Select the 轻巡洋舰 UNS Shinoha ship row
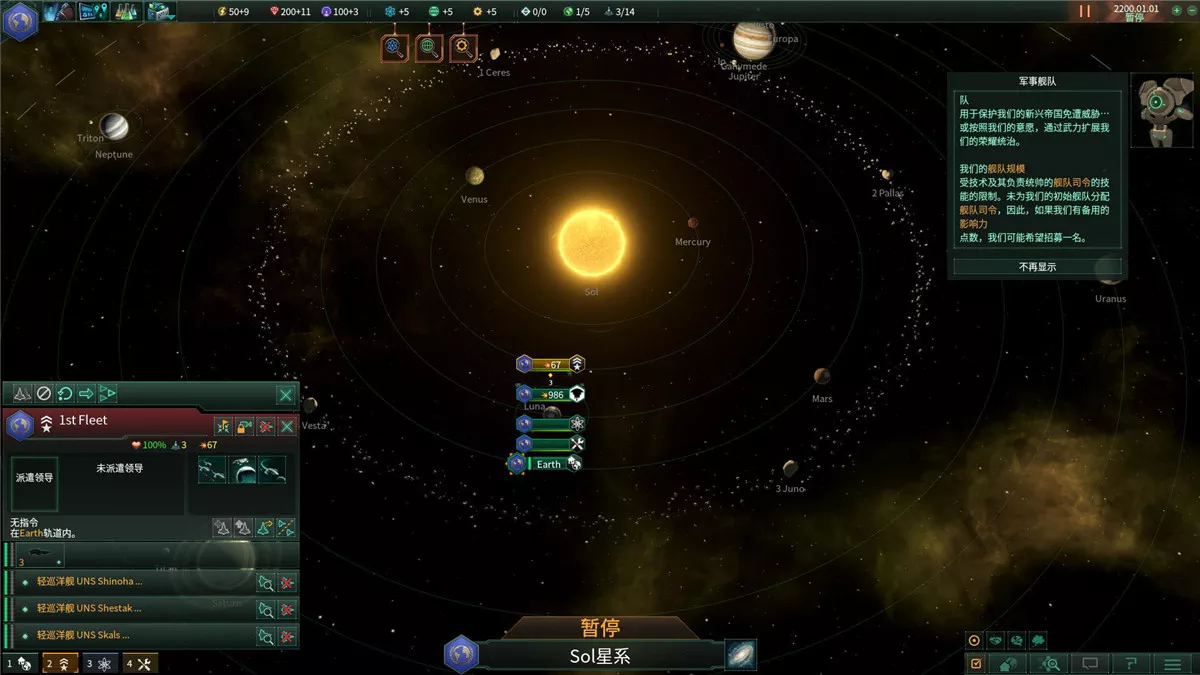The height and width of the screenshot is (675, 1200). (130, 581)
